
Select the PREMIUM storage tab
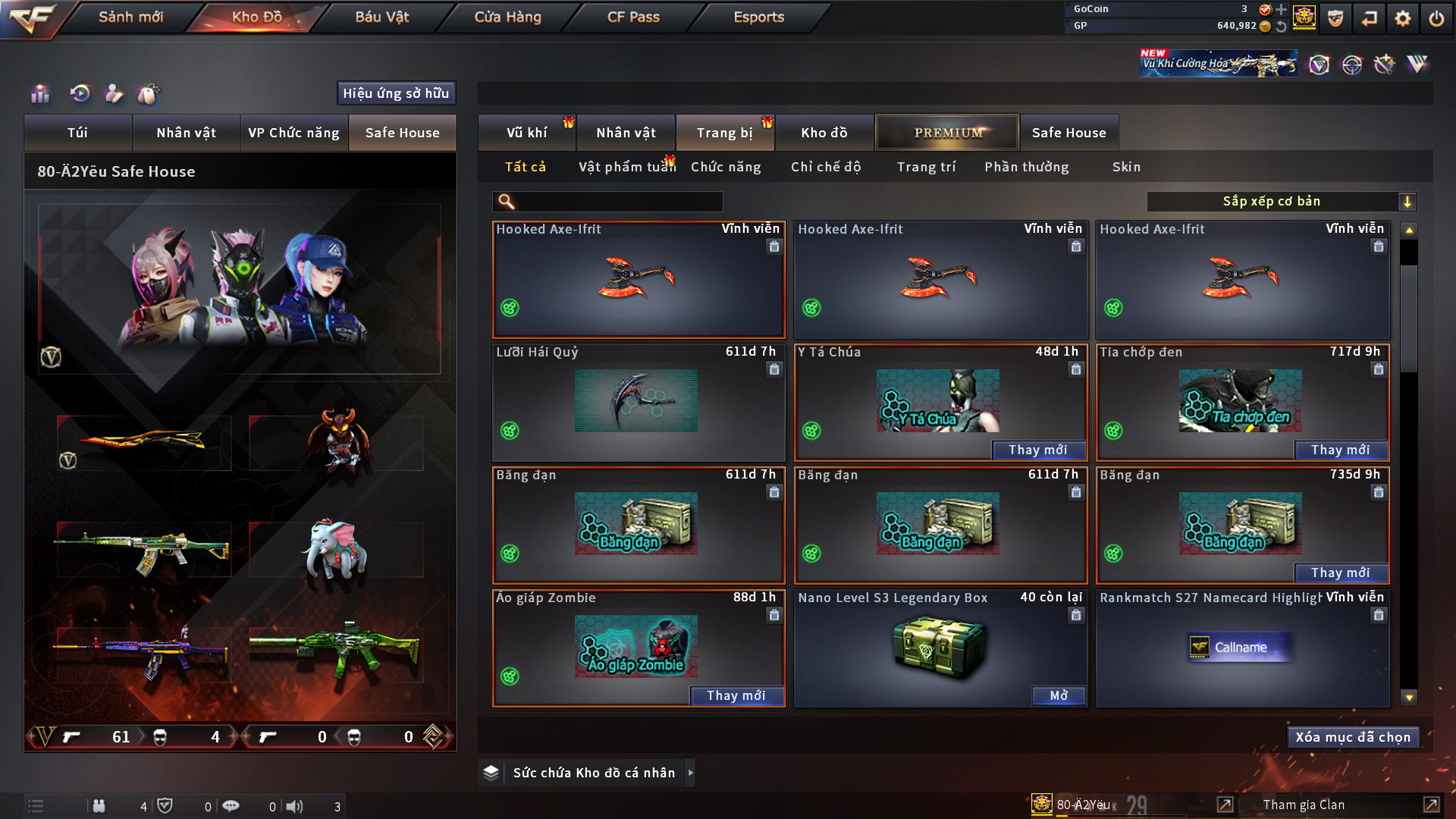(947, 133)
